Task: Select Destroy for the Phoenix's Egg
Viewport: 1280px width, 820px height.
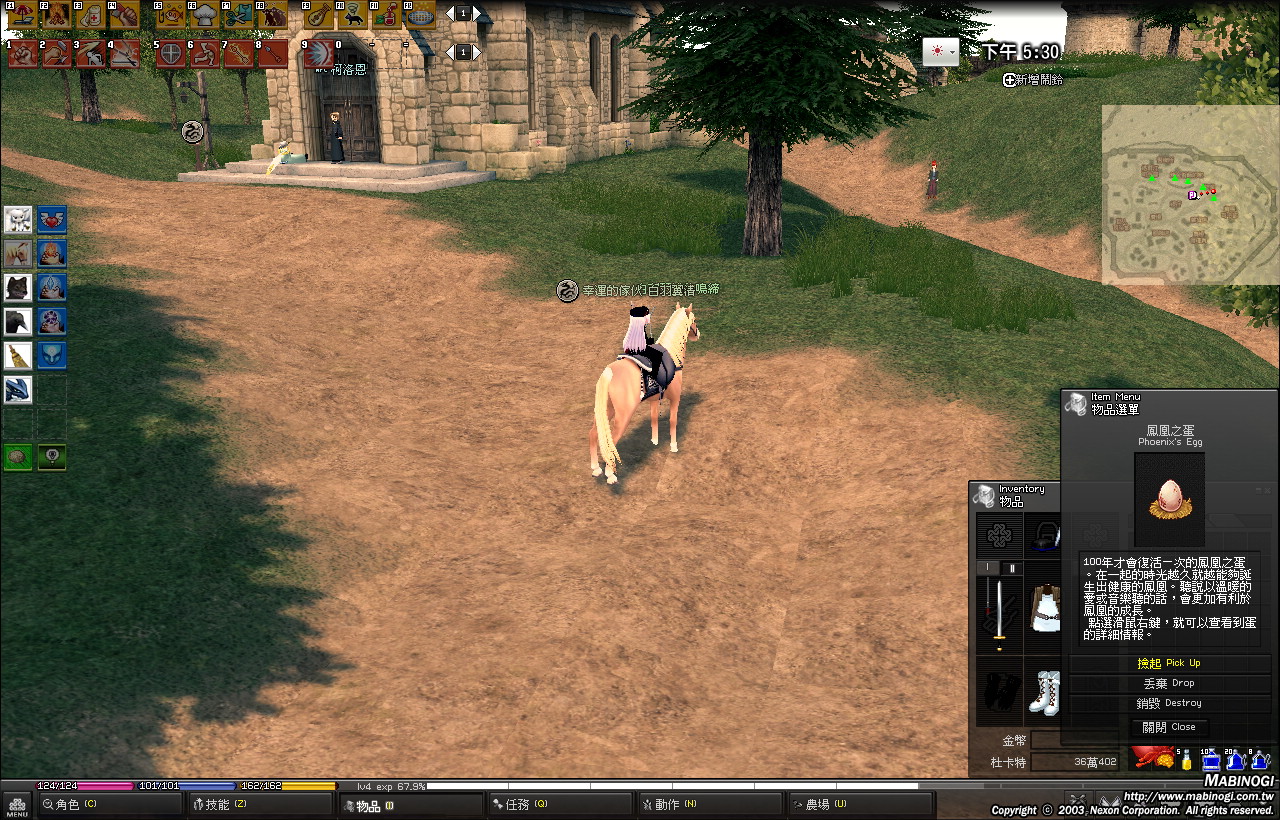Action: click(1168, 703)
